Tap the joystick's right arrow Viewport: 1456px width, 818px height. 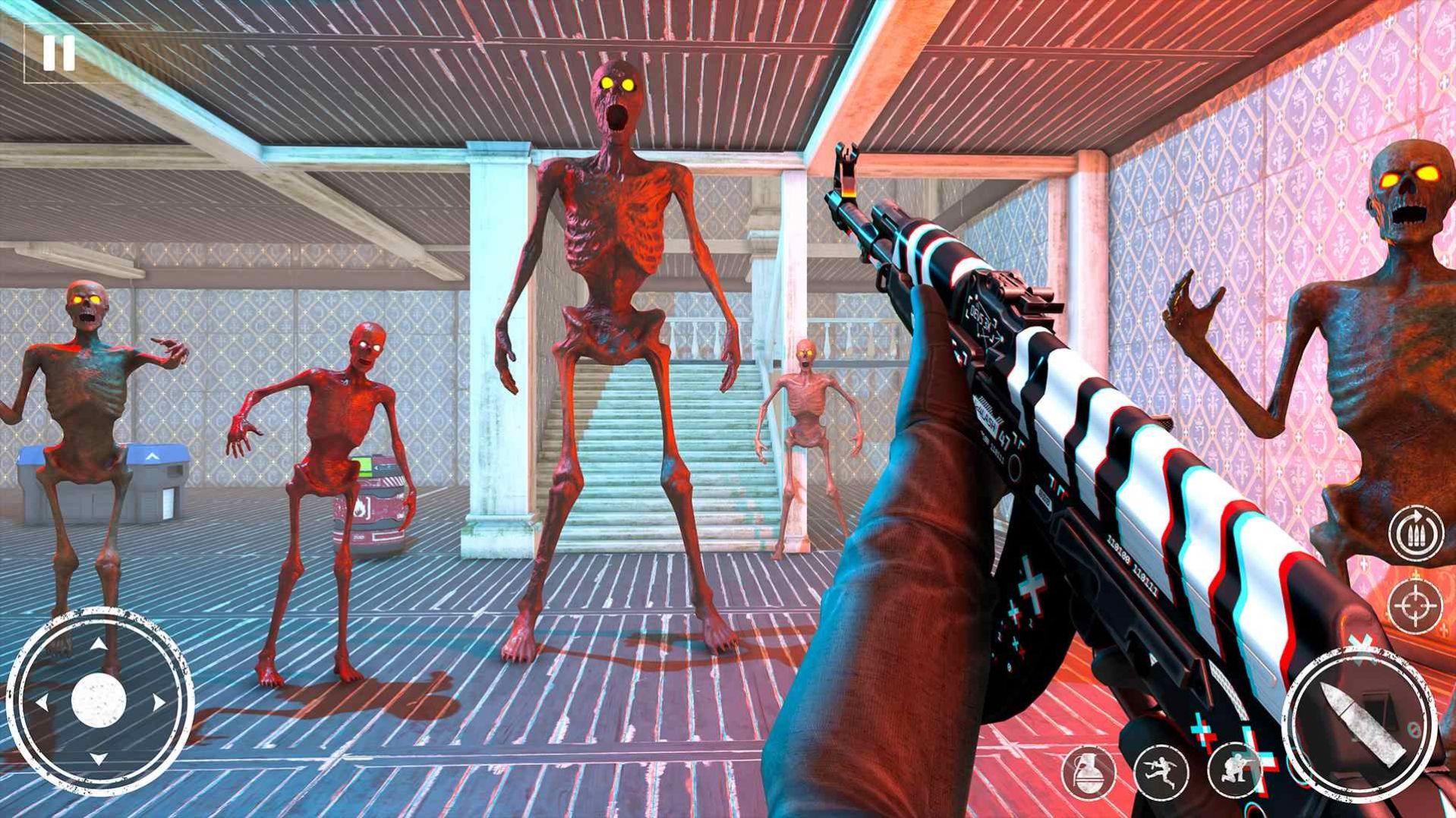[158, 703]
